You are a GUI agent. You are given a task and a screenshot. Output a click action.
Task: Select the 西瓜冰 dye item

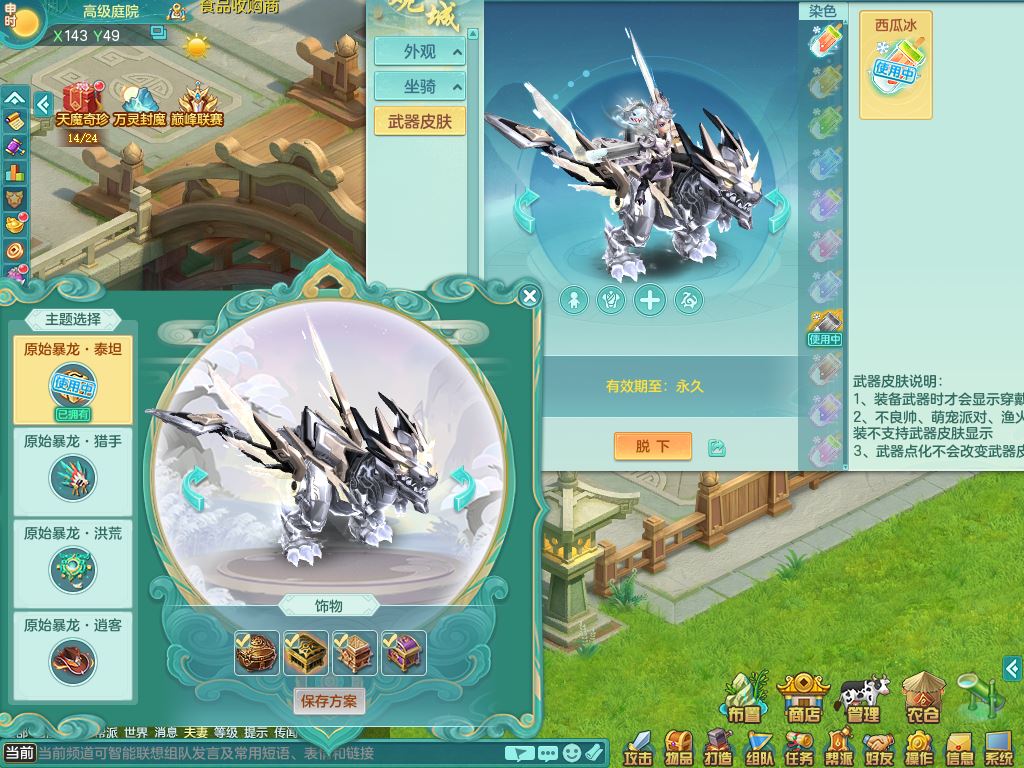[x=895, y=65]
